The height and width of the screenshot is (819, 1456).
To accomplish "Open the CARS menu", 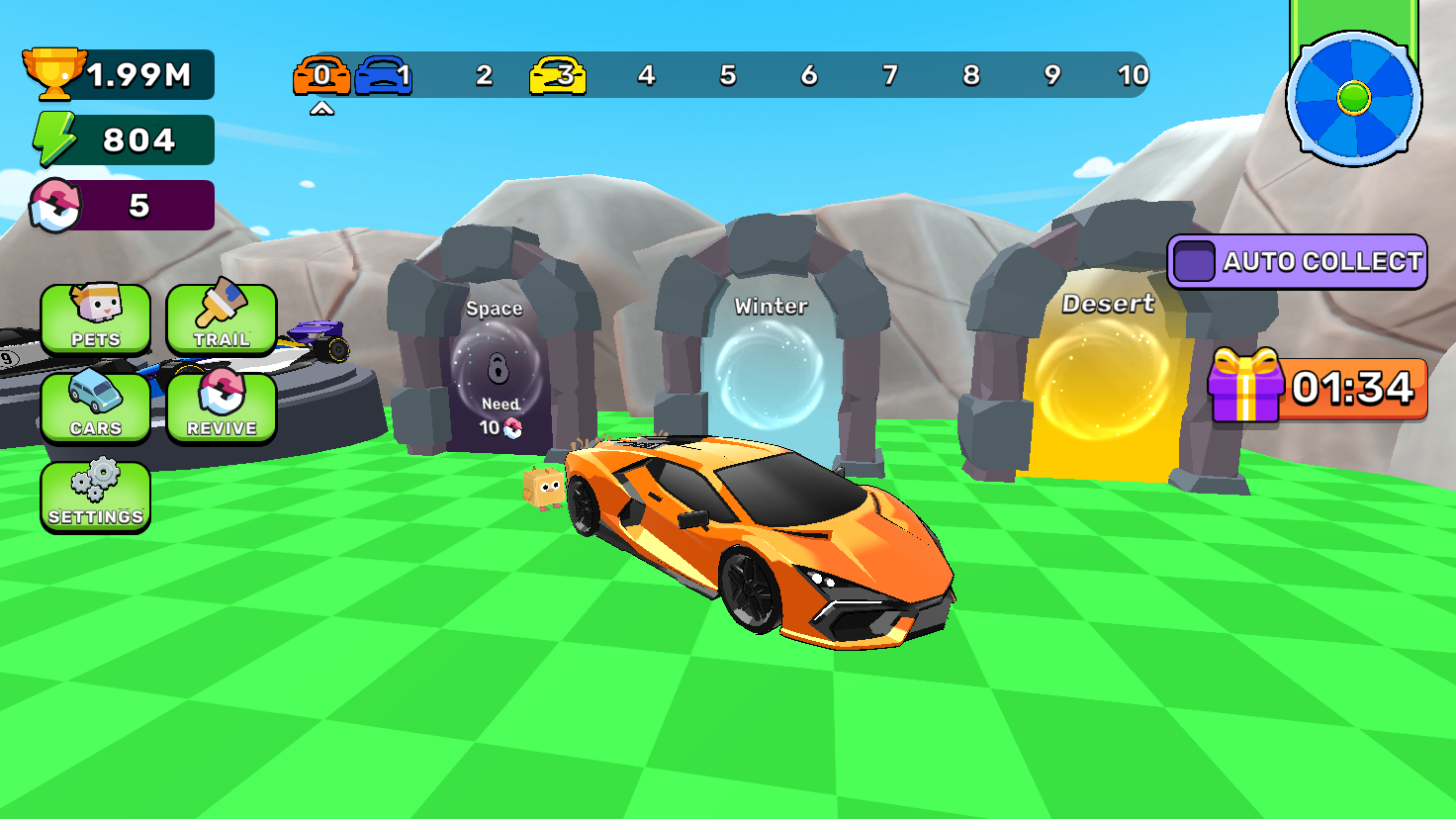I will [95, 408].
